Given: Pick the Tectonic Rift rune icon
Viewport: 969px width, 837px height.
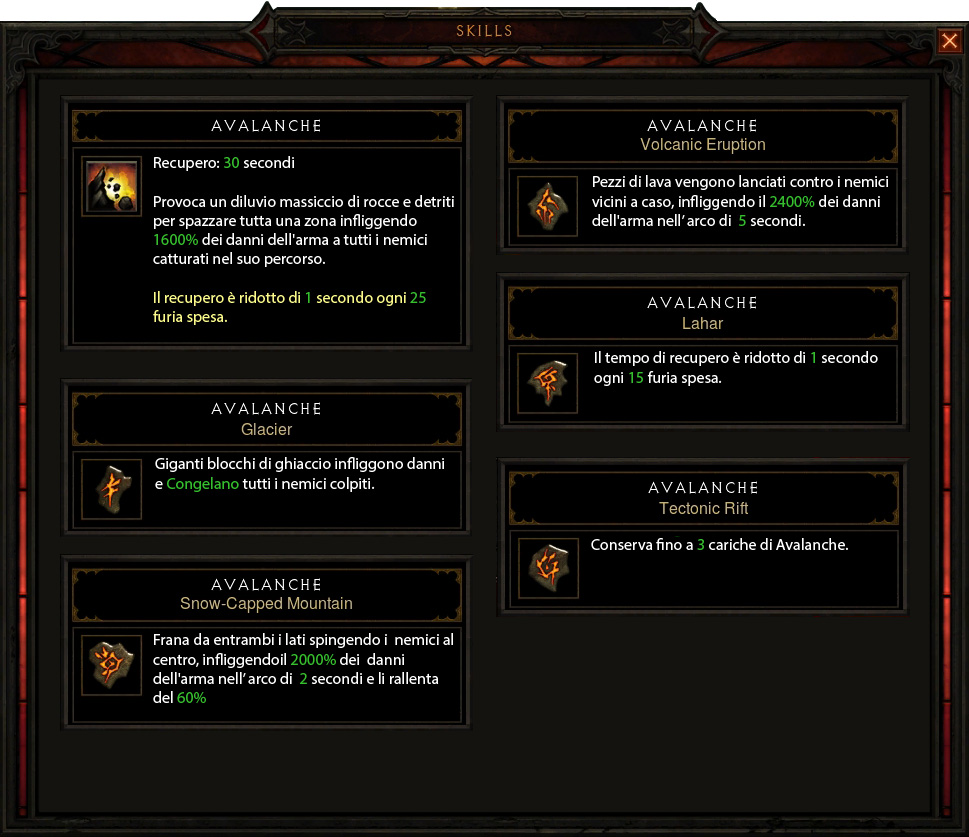Looking at the screenshot, I should pyautogui.click(x=547, y=568).
